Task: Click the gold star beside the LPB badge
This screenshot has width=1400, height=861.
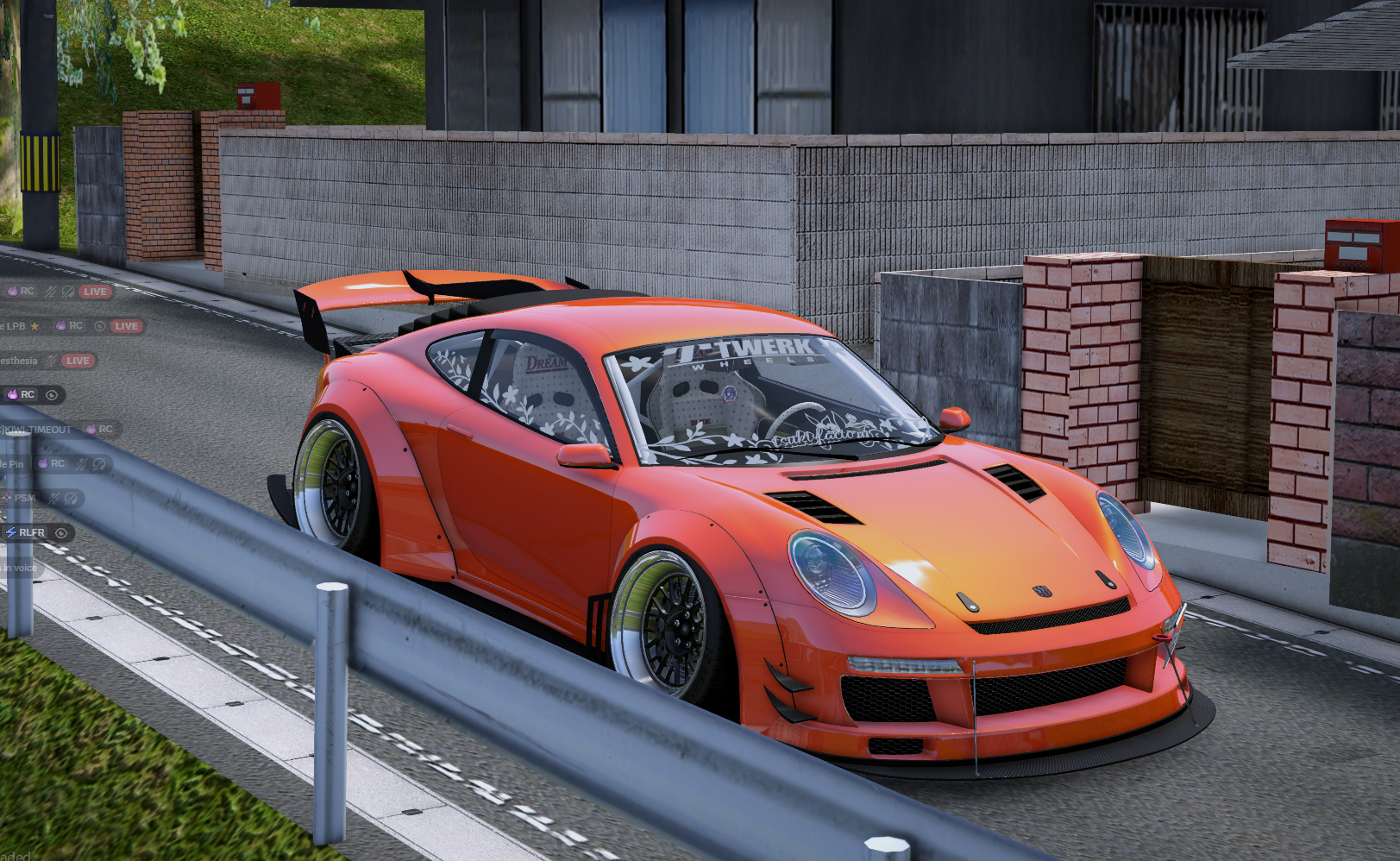Action: [x=35, y=326]
